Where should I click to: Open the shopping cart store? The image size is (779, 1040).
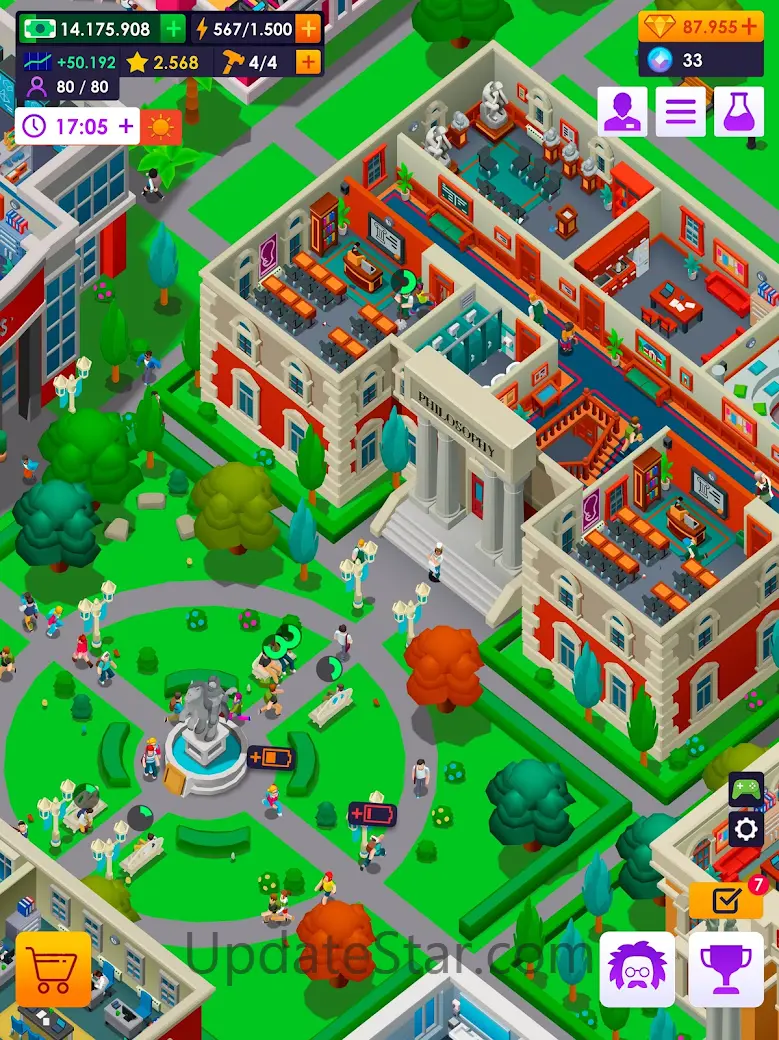pos(53,969)
